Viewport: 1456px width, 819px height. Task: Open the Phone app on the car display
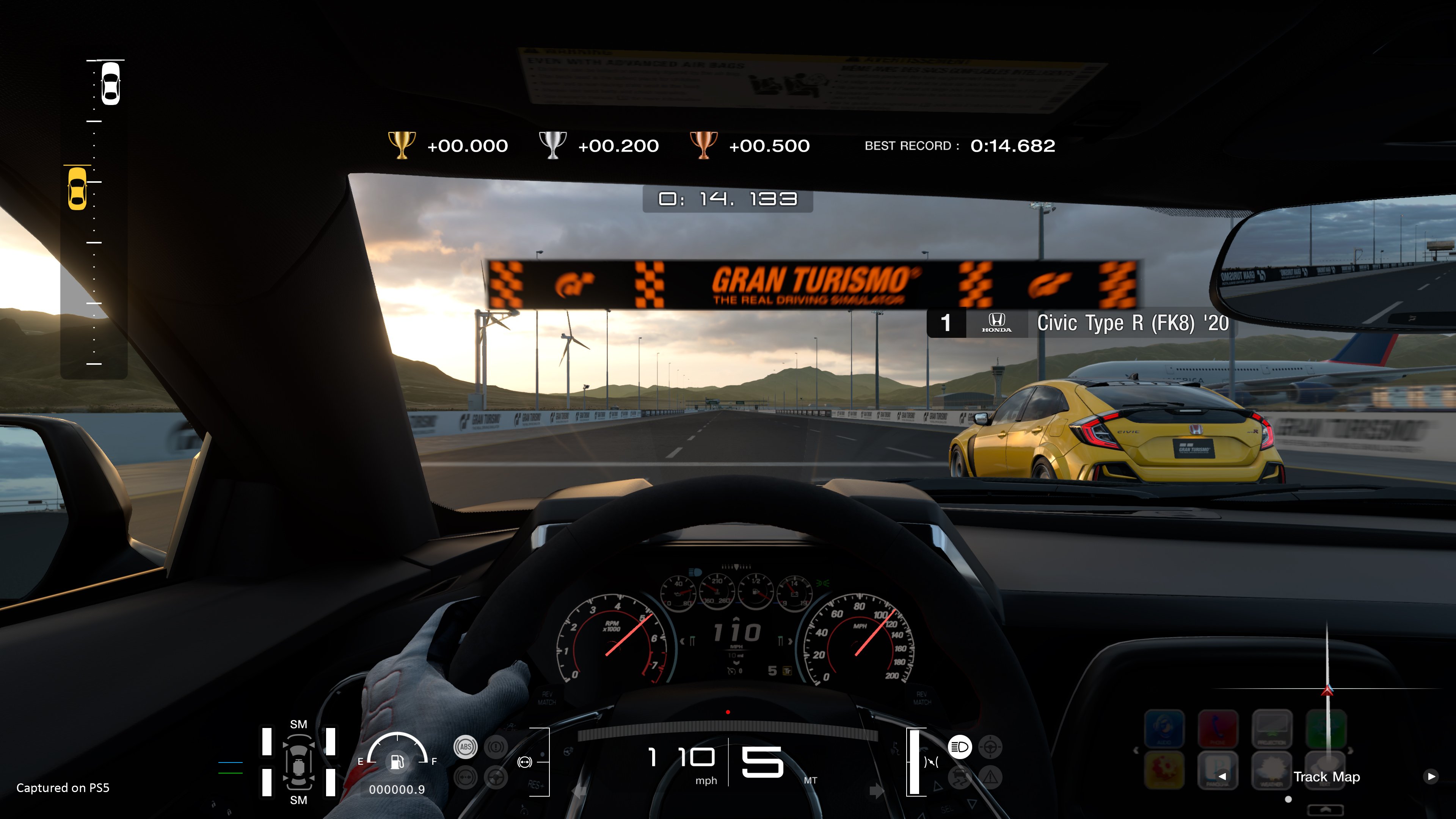[x=1218, y=728]
